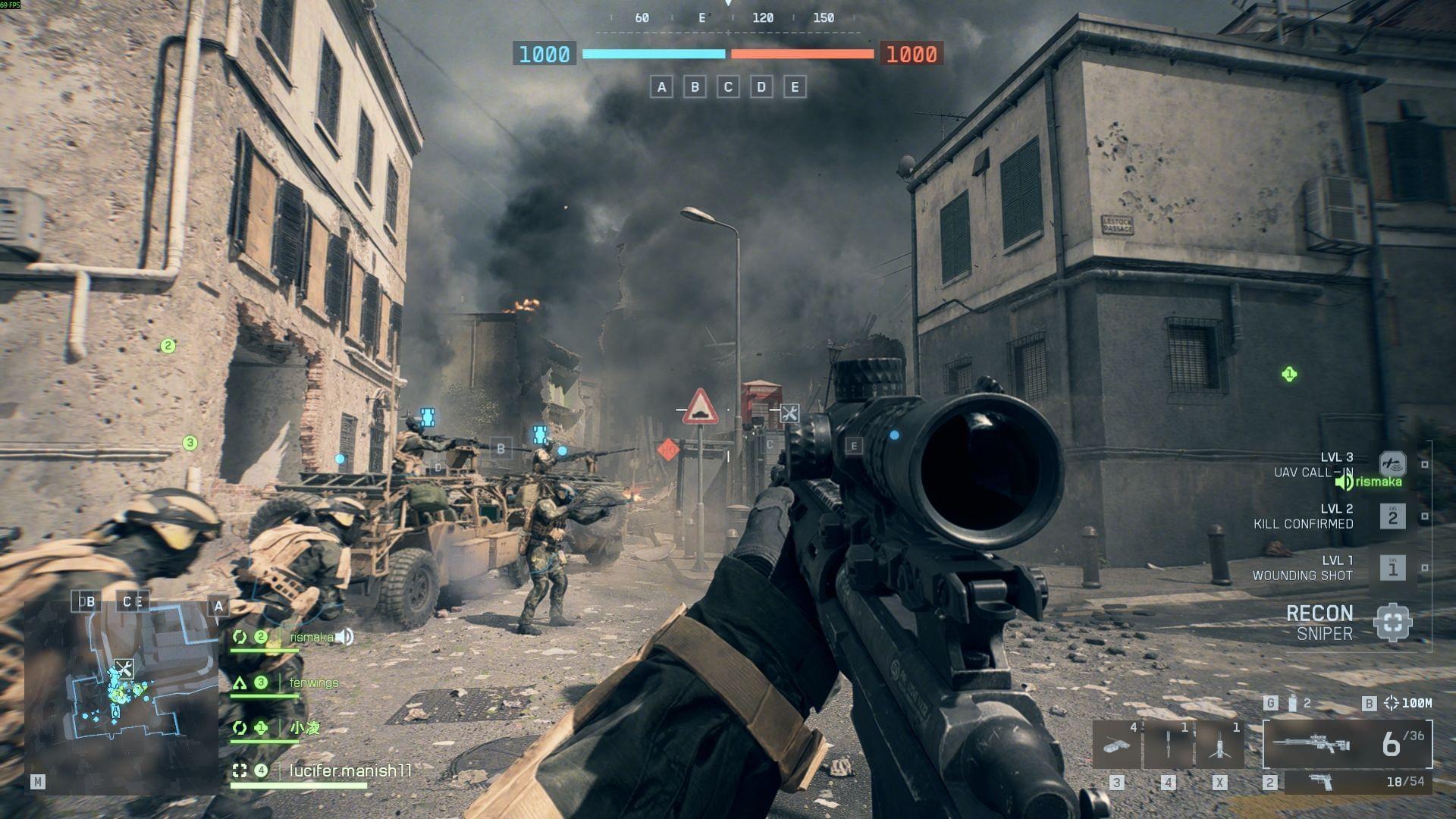Expand the DB sector label on the minimap
This screenshot has height=819, width=1456.
[x=86, y=601]
